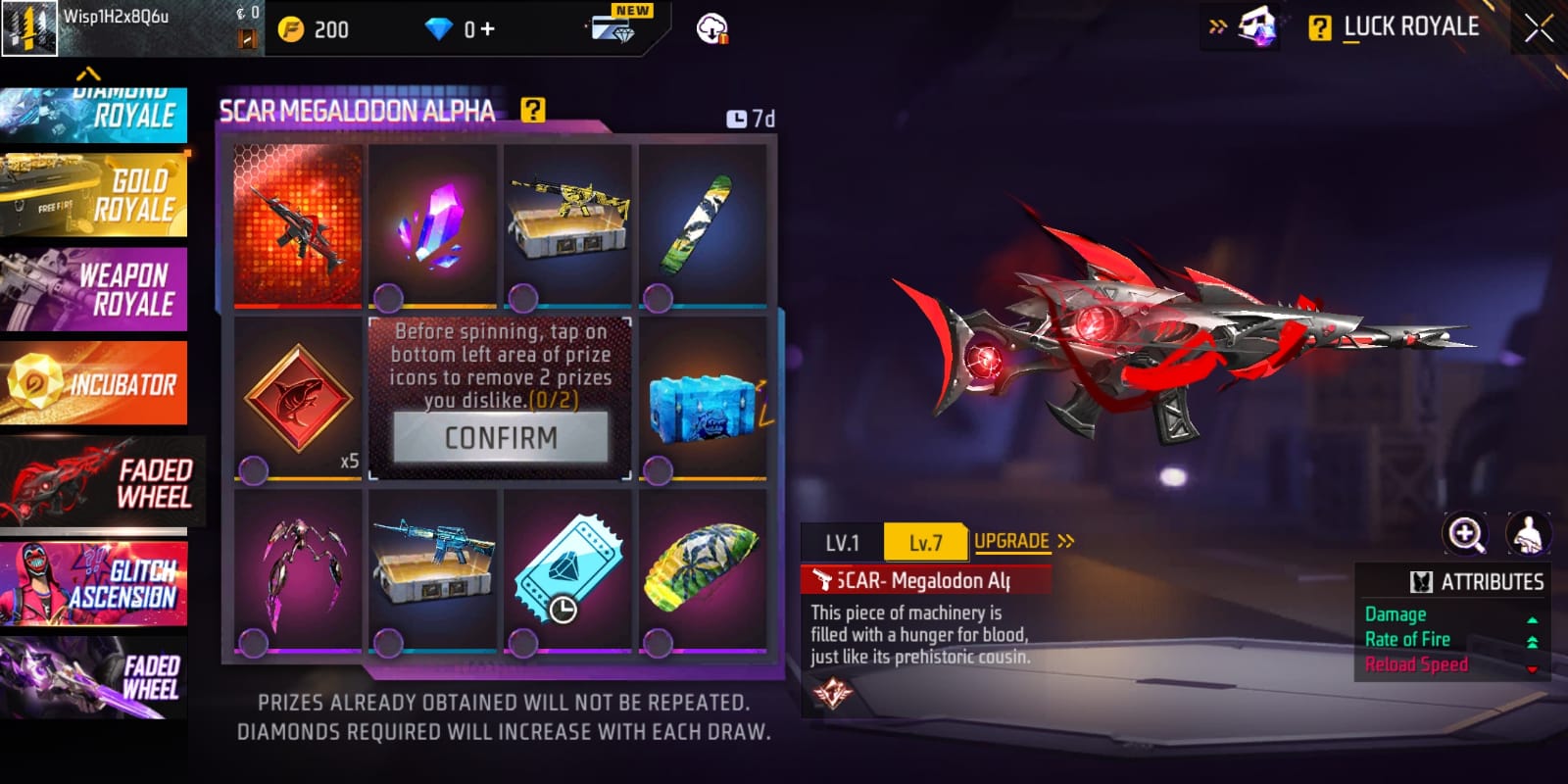
Task: Select the Glitch Ascension event
Action: click(x=94, y=584)
